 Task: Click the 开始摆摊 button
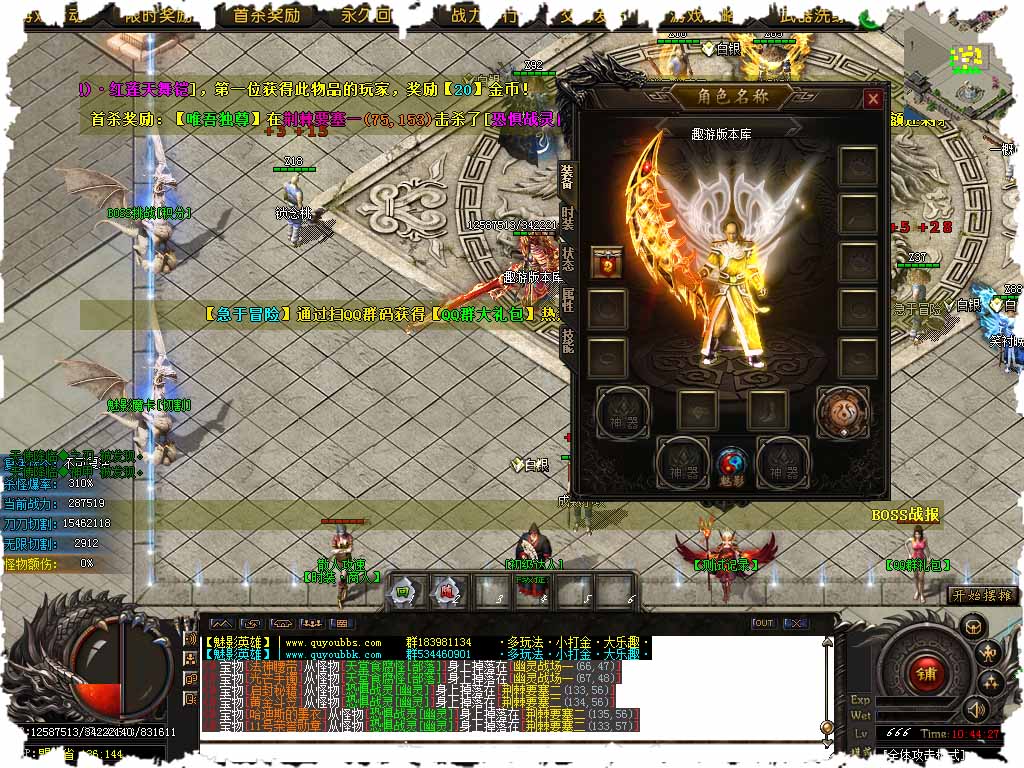[x=982, y=595]
